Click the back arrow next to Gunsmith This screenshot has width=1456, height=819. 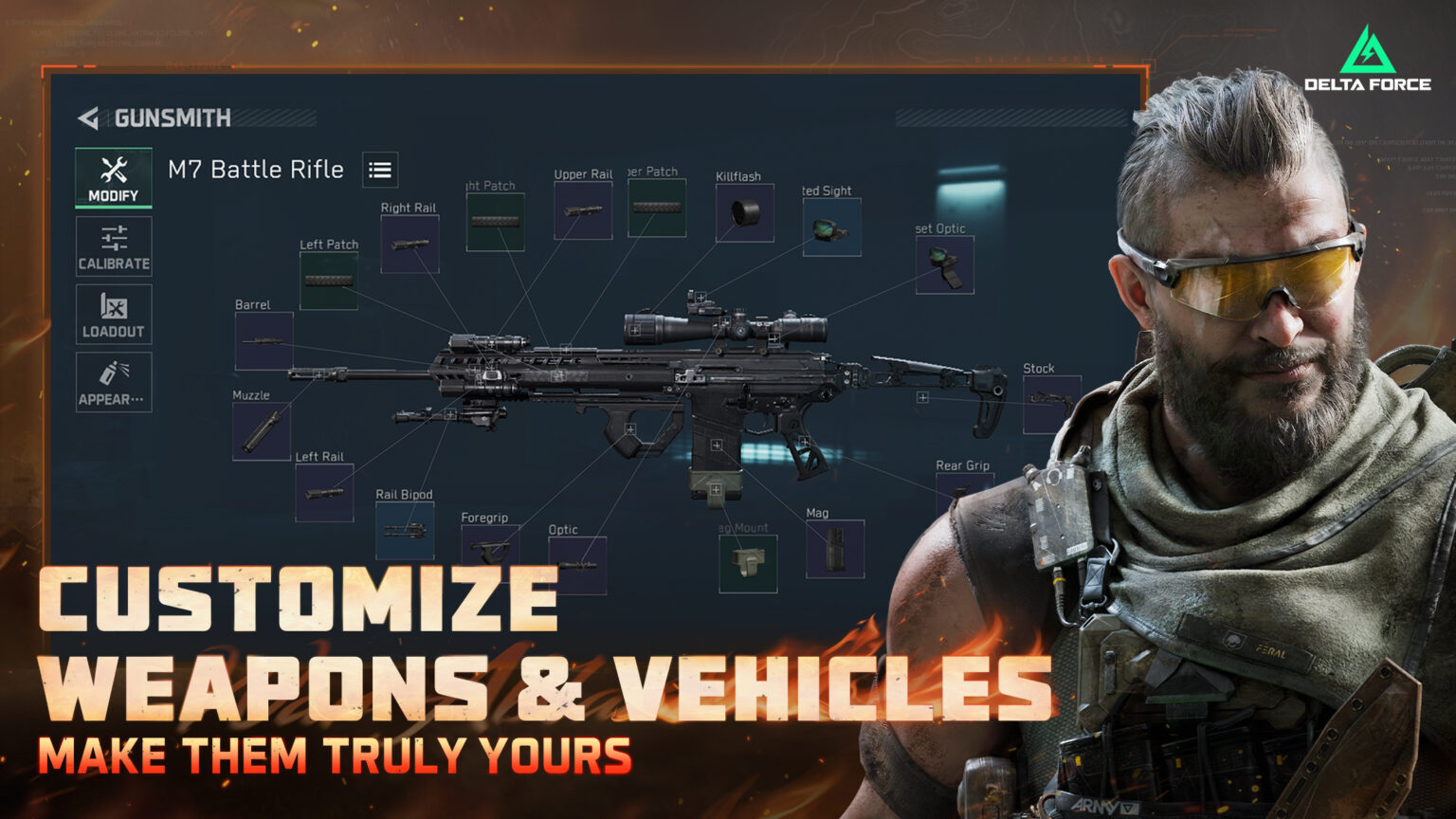[x=88, y=118]
